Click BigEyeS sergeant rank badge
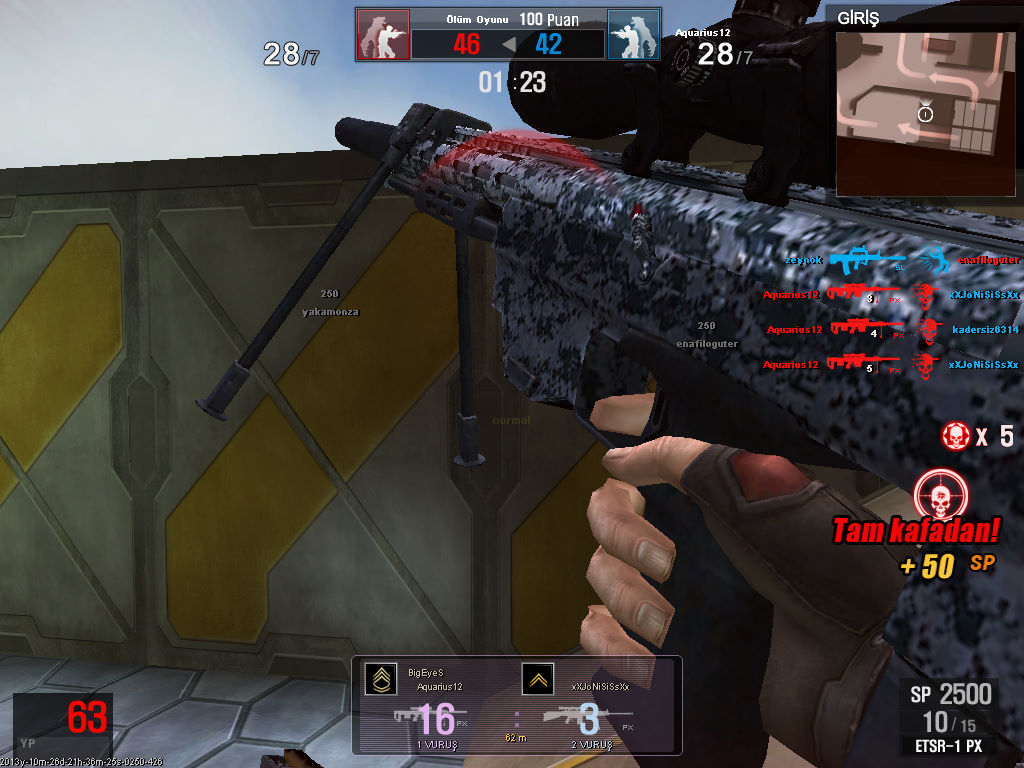Image resolution: width=1024 pixels, height=768 pixels. (x=380, y=679)
